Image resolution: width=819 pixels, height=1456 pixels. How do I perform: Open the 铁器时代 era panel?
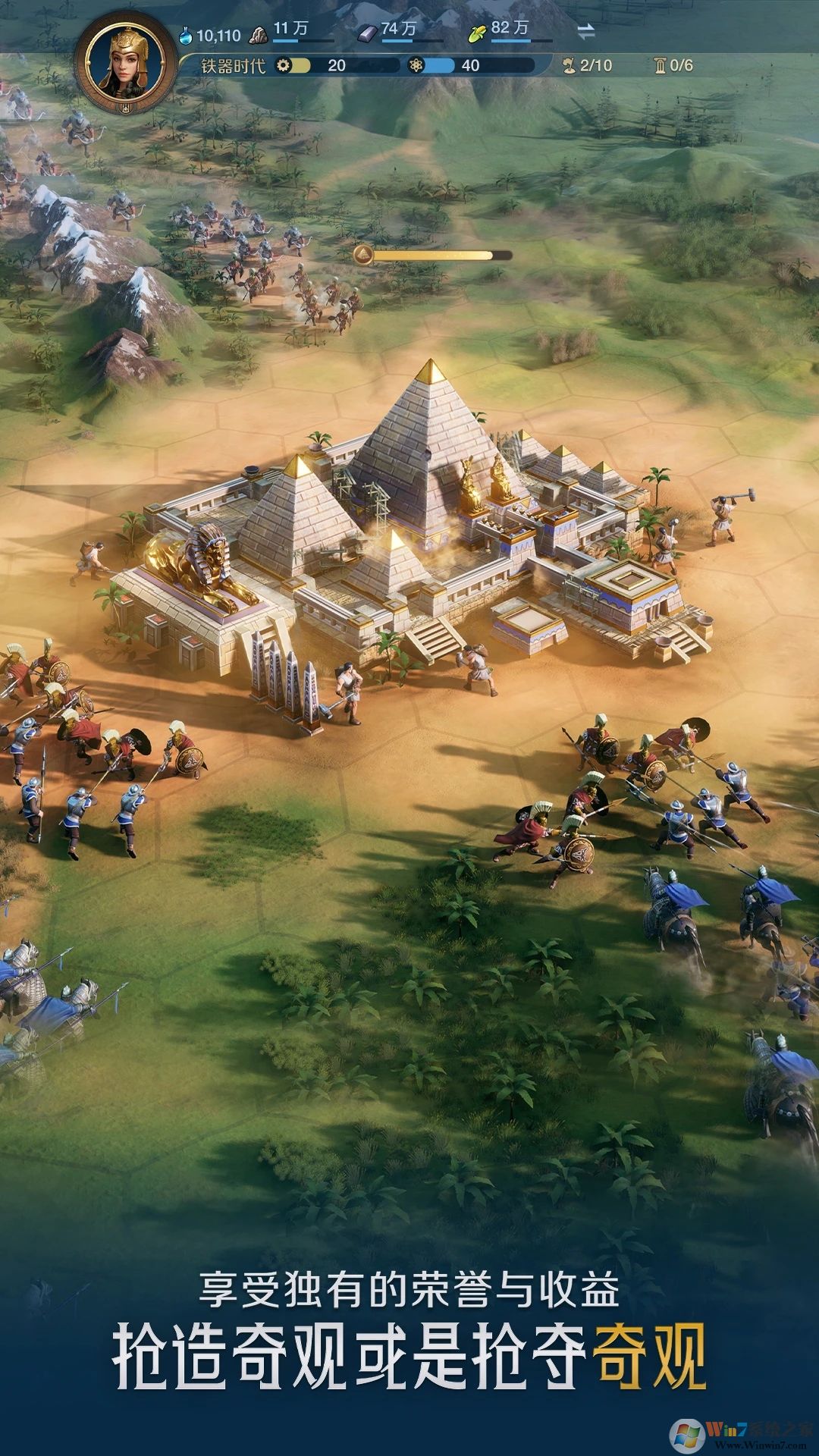[x=233, y=66]
